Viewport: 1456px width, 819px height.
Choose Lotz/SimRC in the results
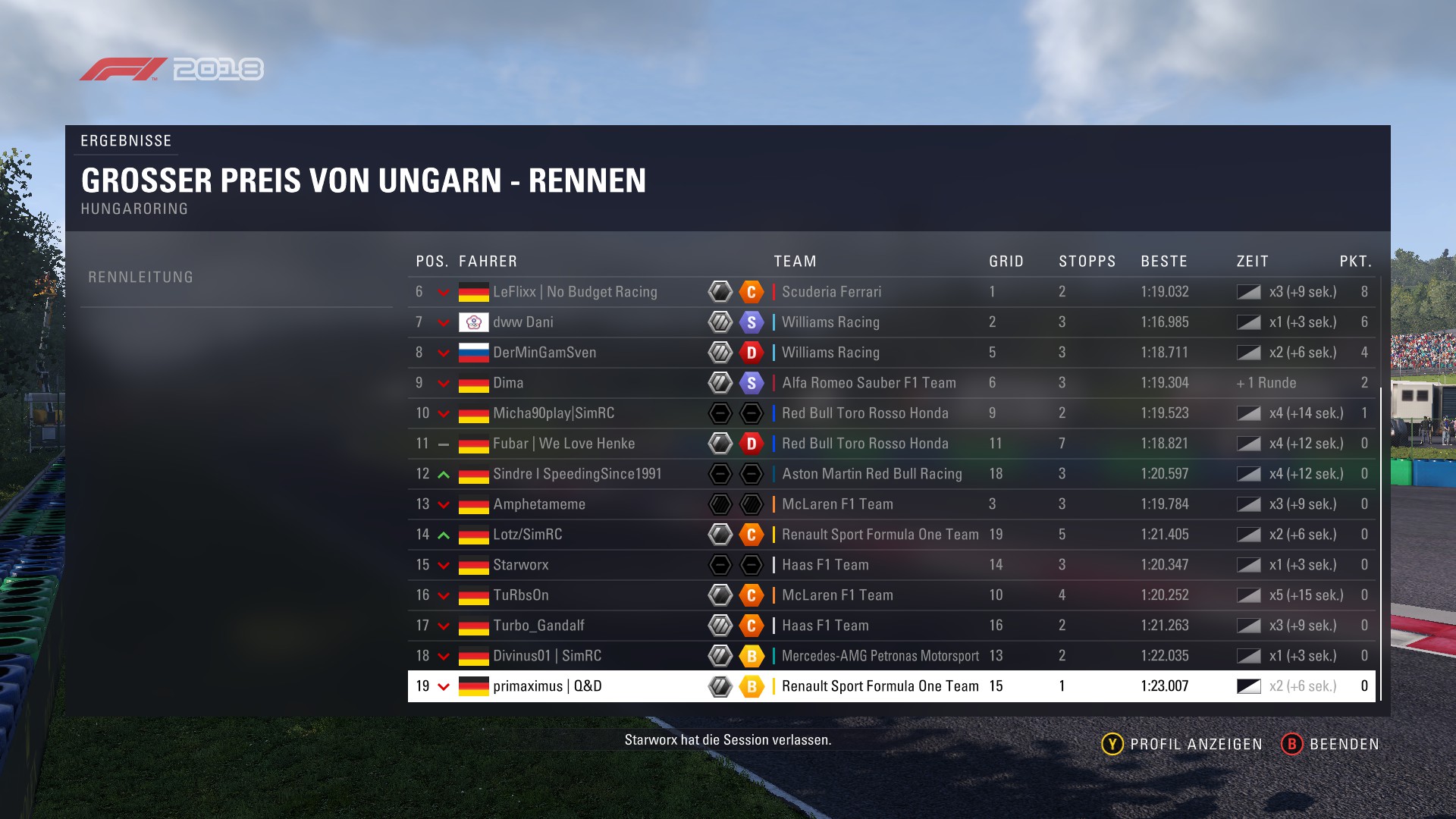click(528, 535)
